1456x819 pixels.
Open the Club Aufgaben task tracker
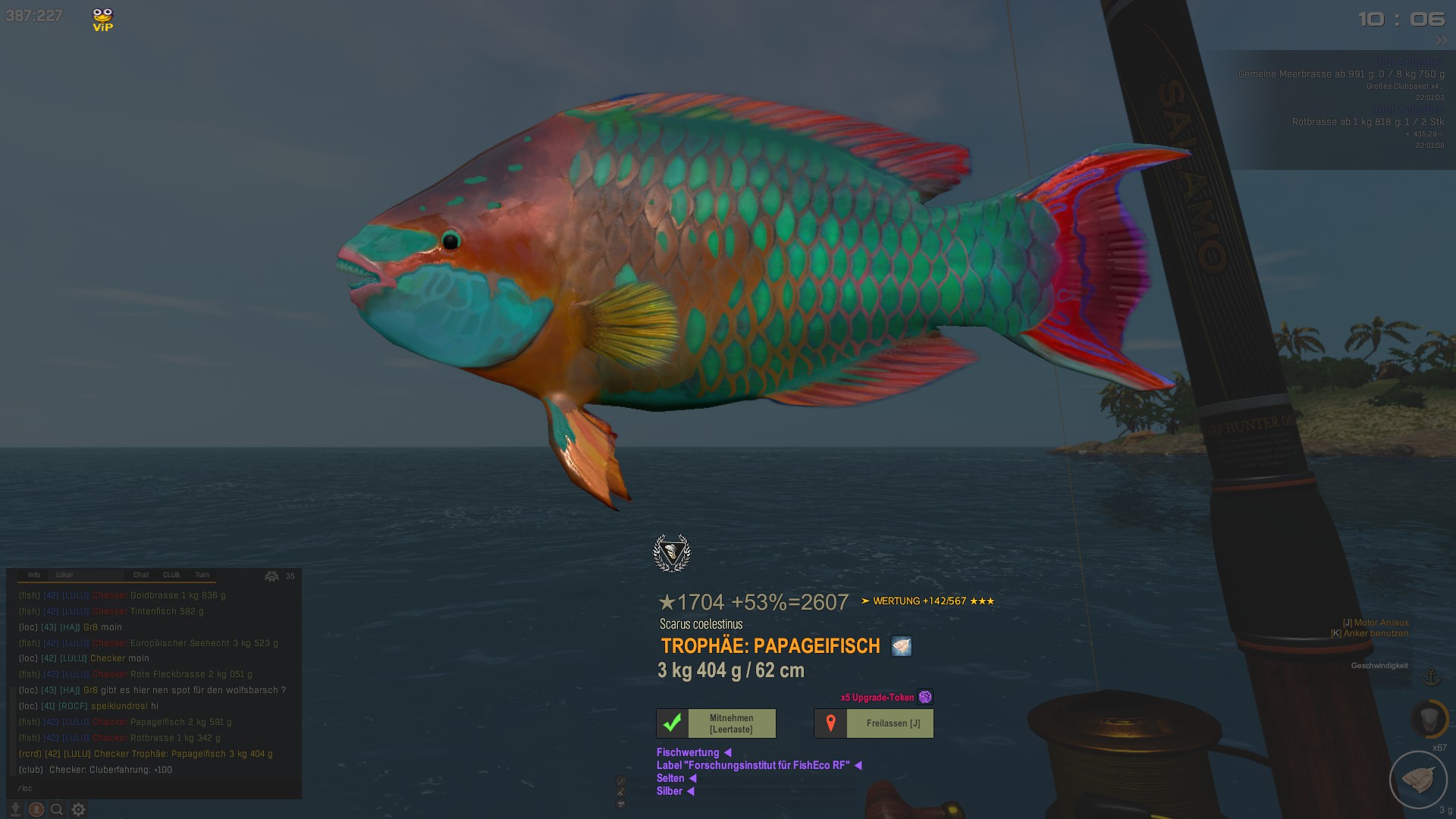click(1407, 62)
